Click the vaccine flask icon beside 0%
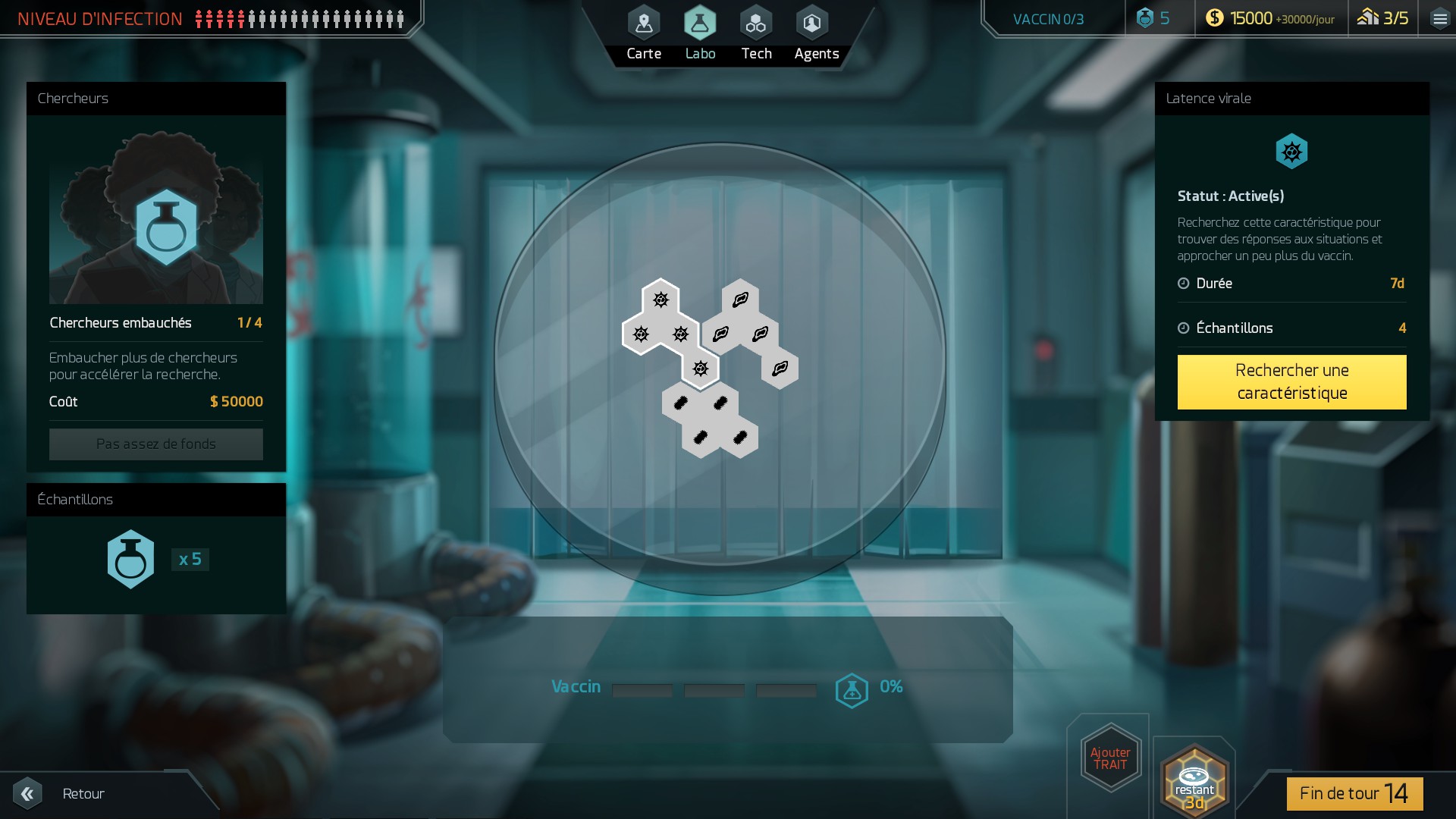The width and height of the screenshot is (1456, 819). (x=852, y=690)
